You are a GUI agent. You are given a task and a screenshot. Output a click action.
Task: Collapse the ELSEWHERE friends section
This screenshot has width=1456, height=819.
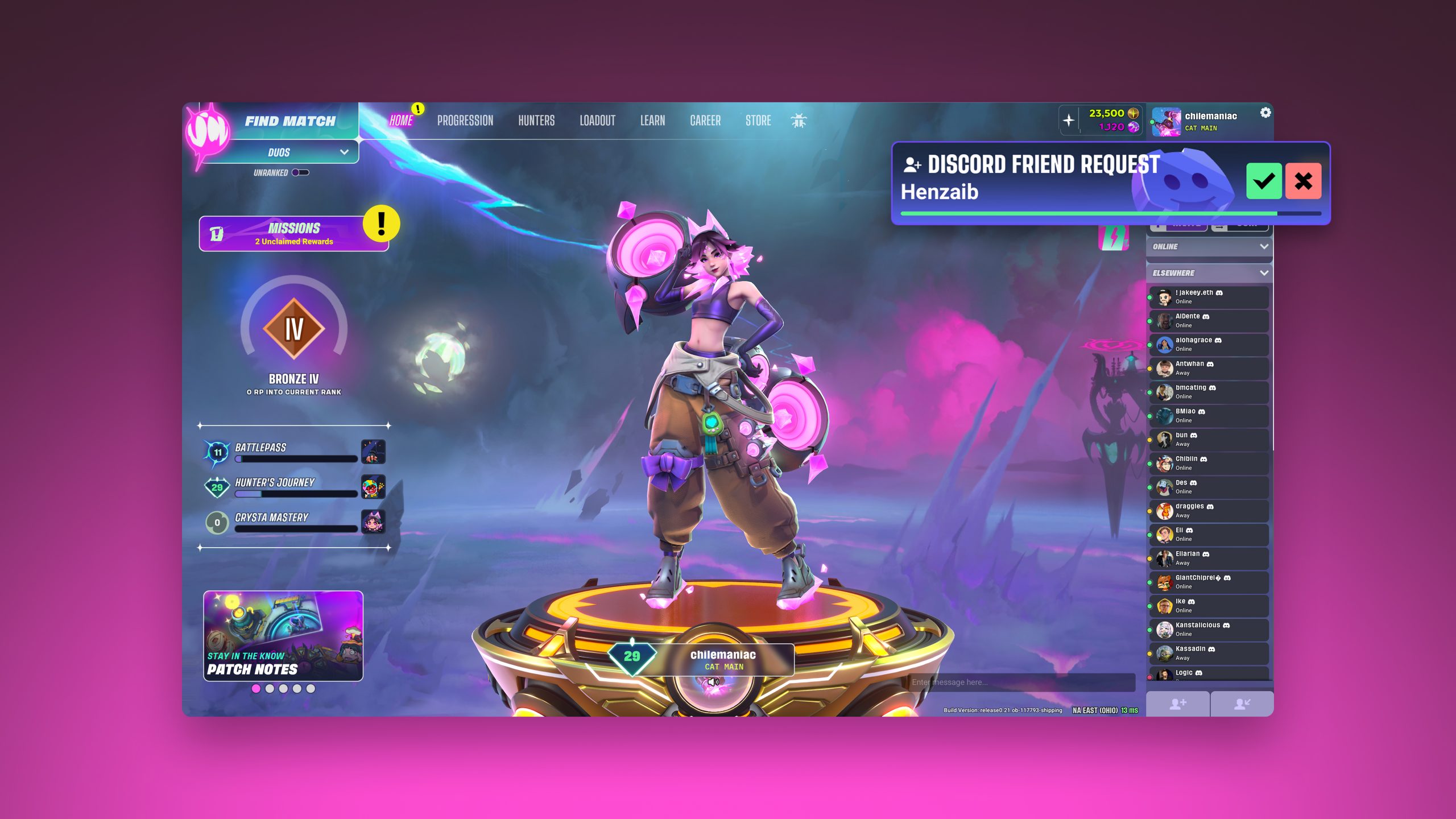[x=1264, y=273]
